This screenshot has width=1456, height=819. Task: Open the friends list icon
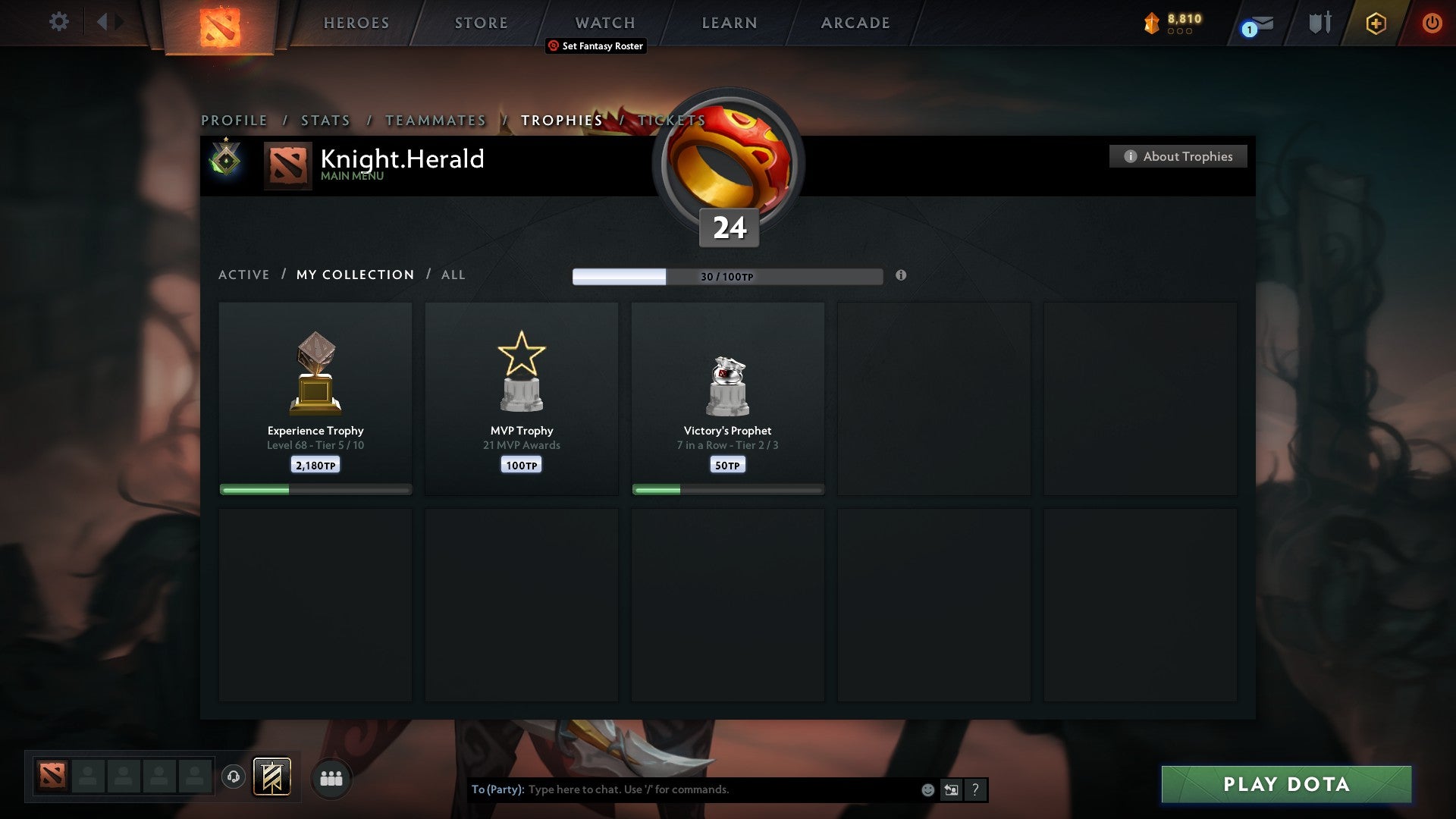coord(331,777)
